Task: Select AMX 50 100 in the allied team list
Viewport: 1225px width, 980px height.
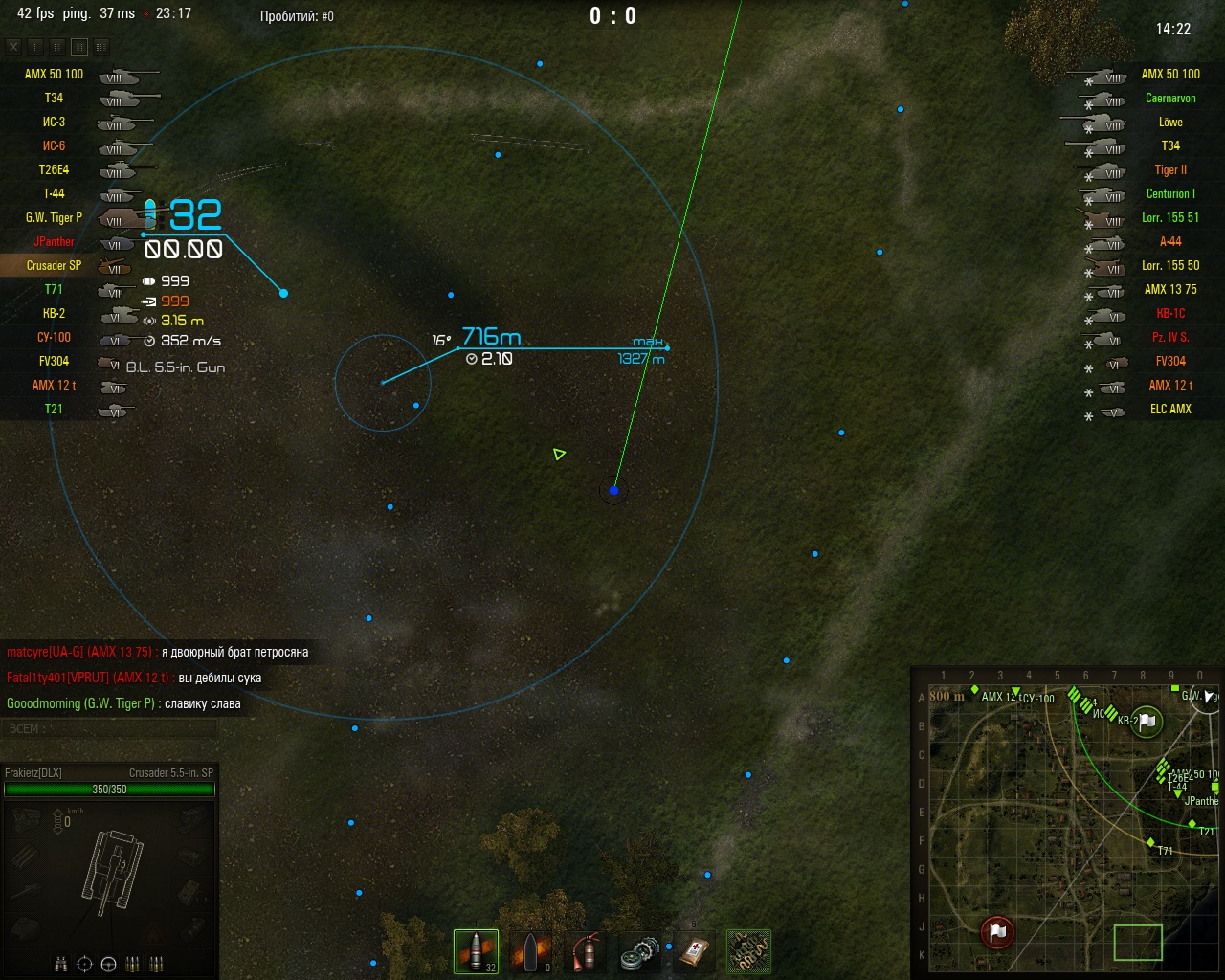Action: (x=54, y=74)
